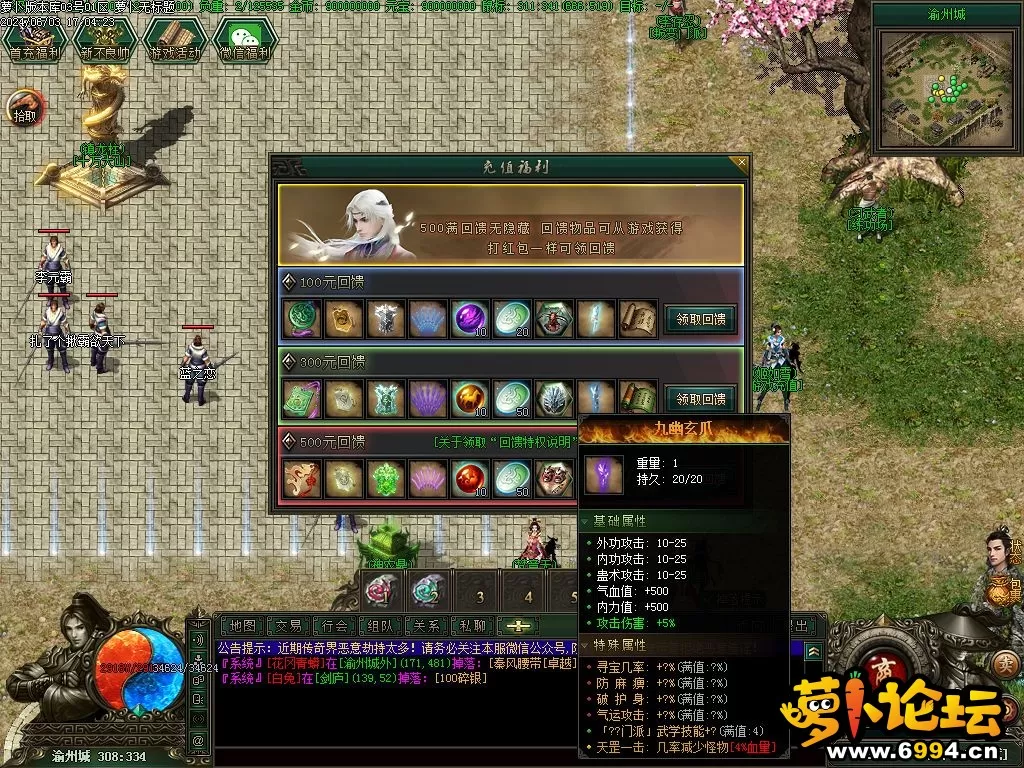Open the 交易 trade panel

click(288, 625)
